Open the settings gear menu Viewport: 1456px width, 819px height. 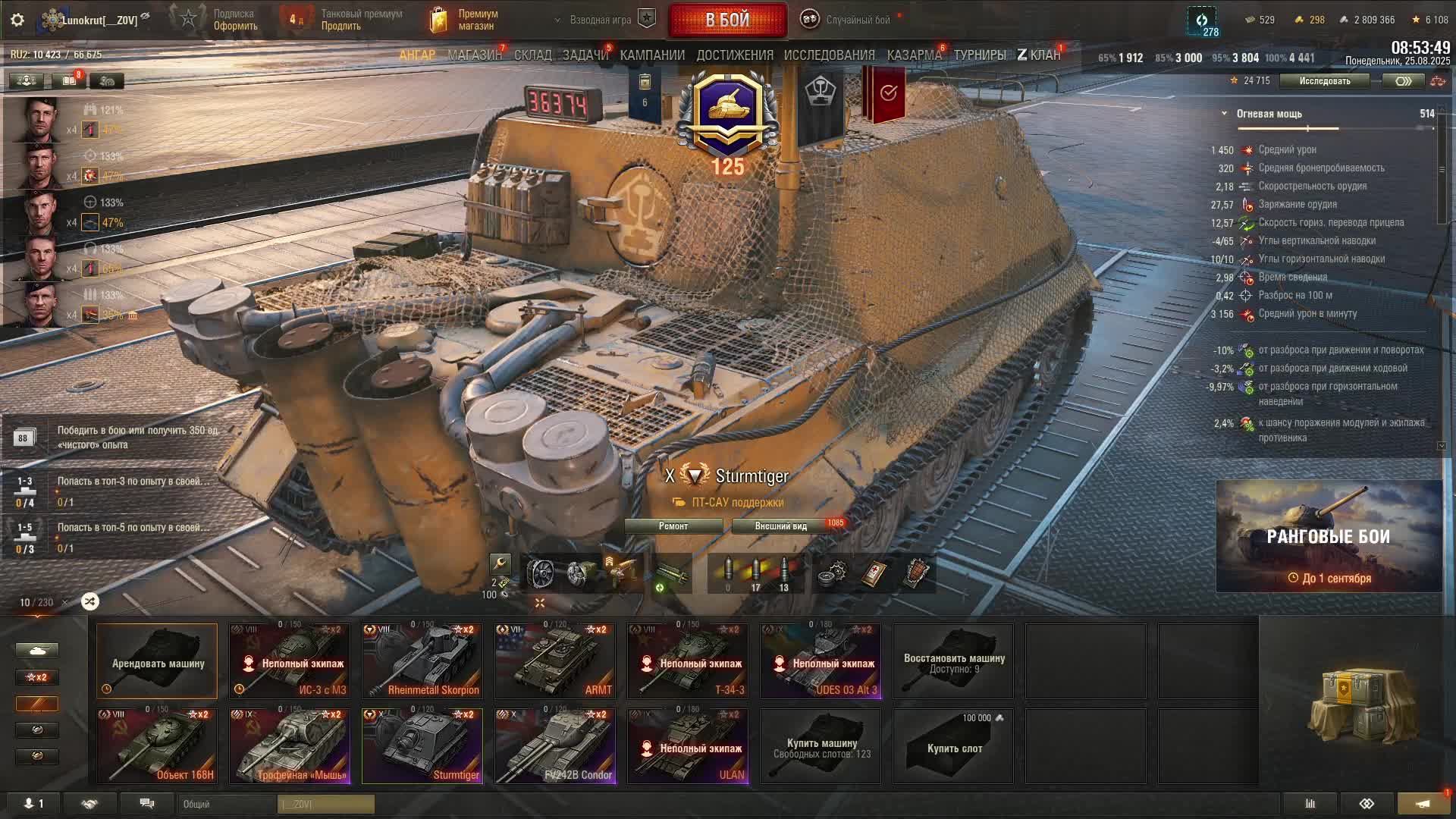click(x=17, y=20)
